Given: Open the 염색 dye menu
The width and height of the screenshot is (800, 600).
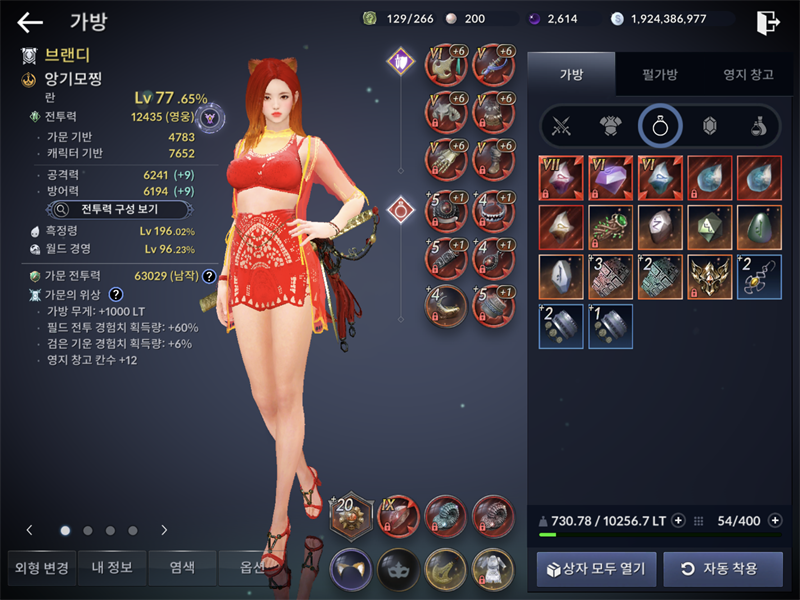Looking at the screenshot, I should [182, 568].
